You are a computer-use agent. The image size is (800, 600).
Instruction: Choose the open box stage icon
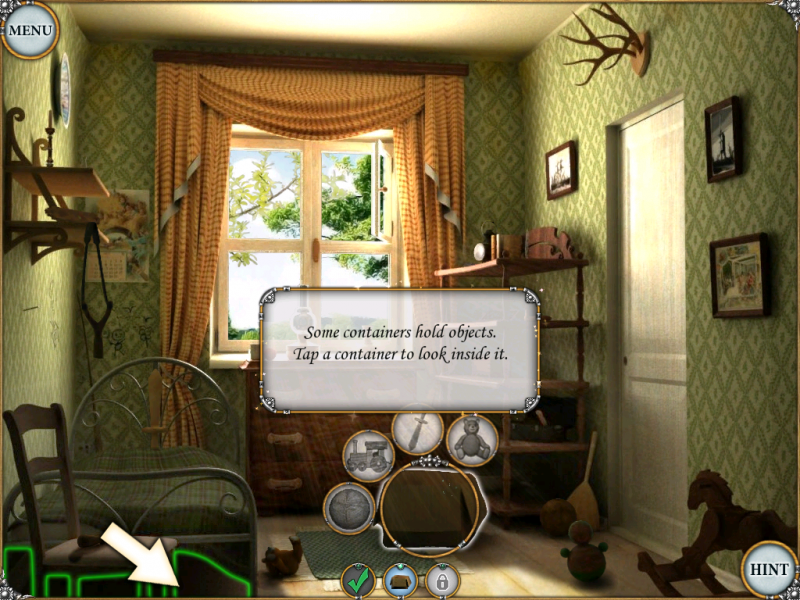click(x=400, y=580)
